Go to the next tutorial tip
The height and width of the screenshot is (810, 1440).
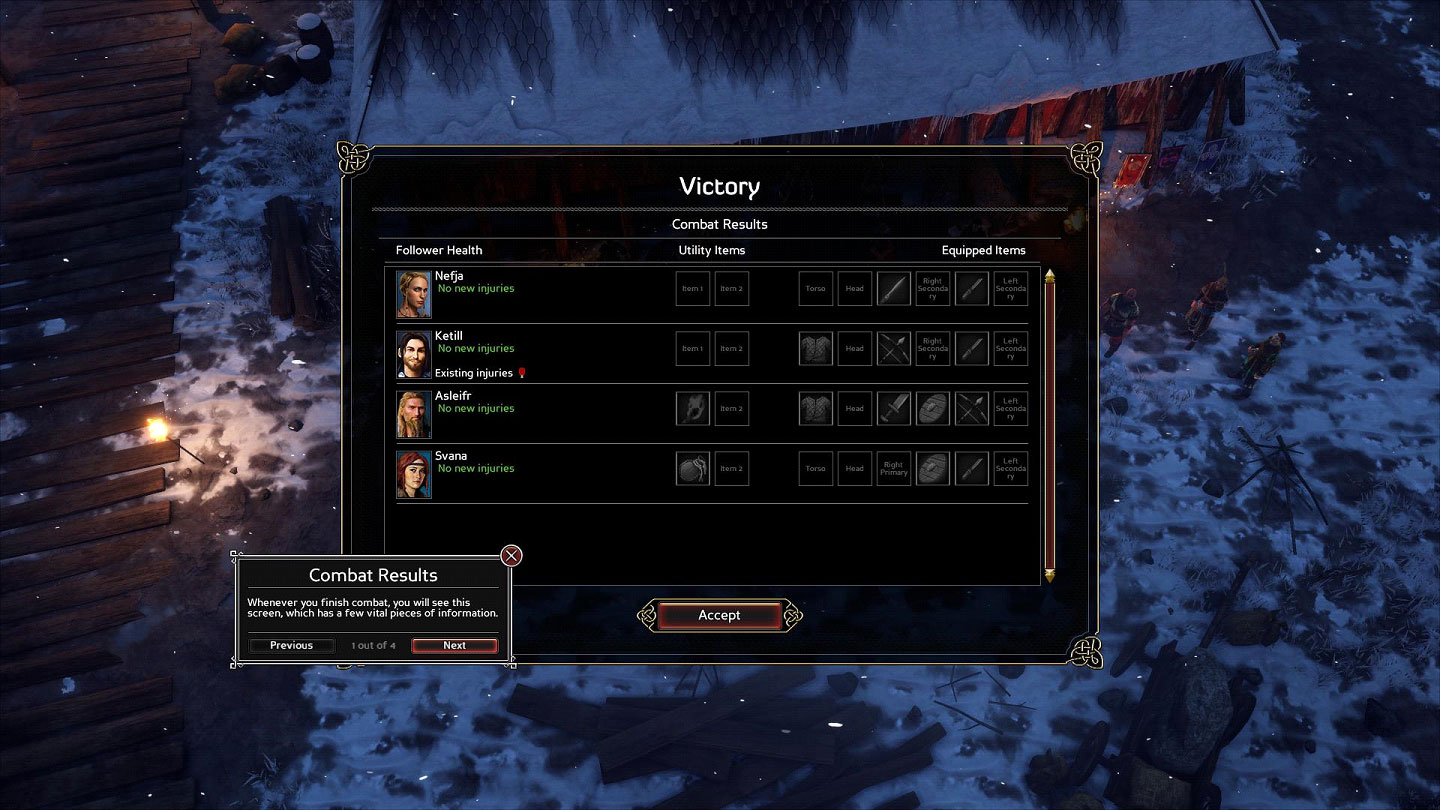point(454,645)
